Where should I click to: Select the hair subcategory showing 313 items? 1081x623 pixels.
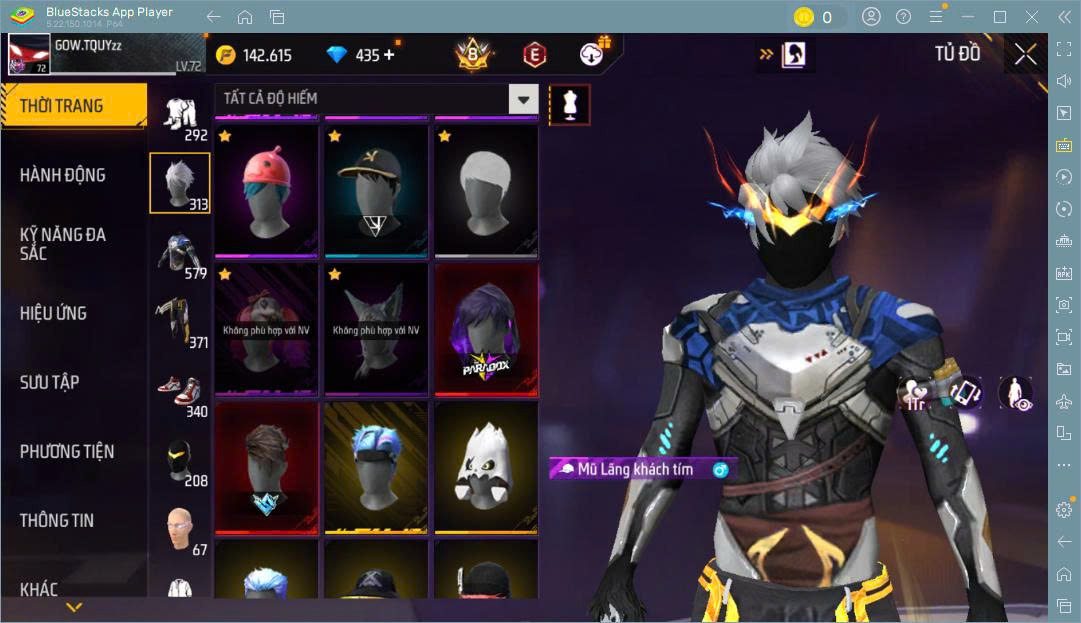tap(180, 184)
